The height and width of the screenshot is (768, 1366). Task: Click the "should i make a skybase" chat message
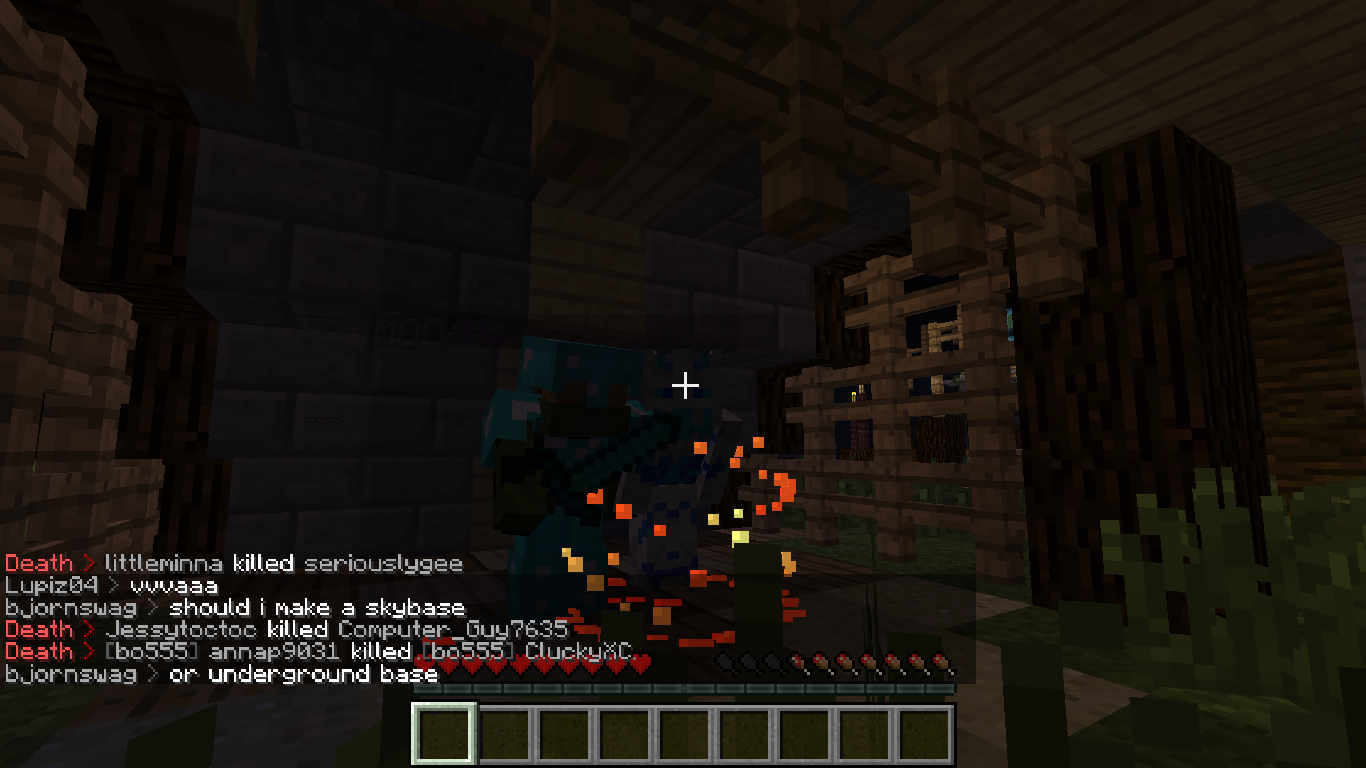click(317, 607)
